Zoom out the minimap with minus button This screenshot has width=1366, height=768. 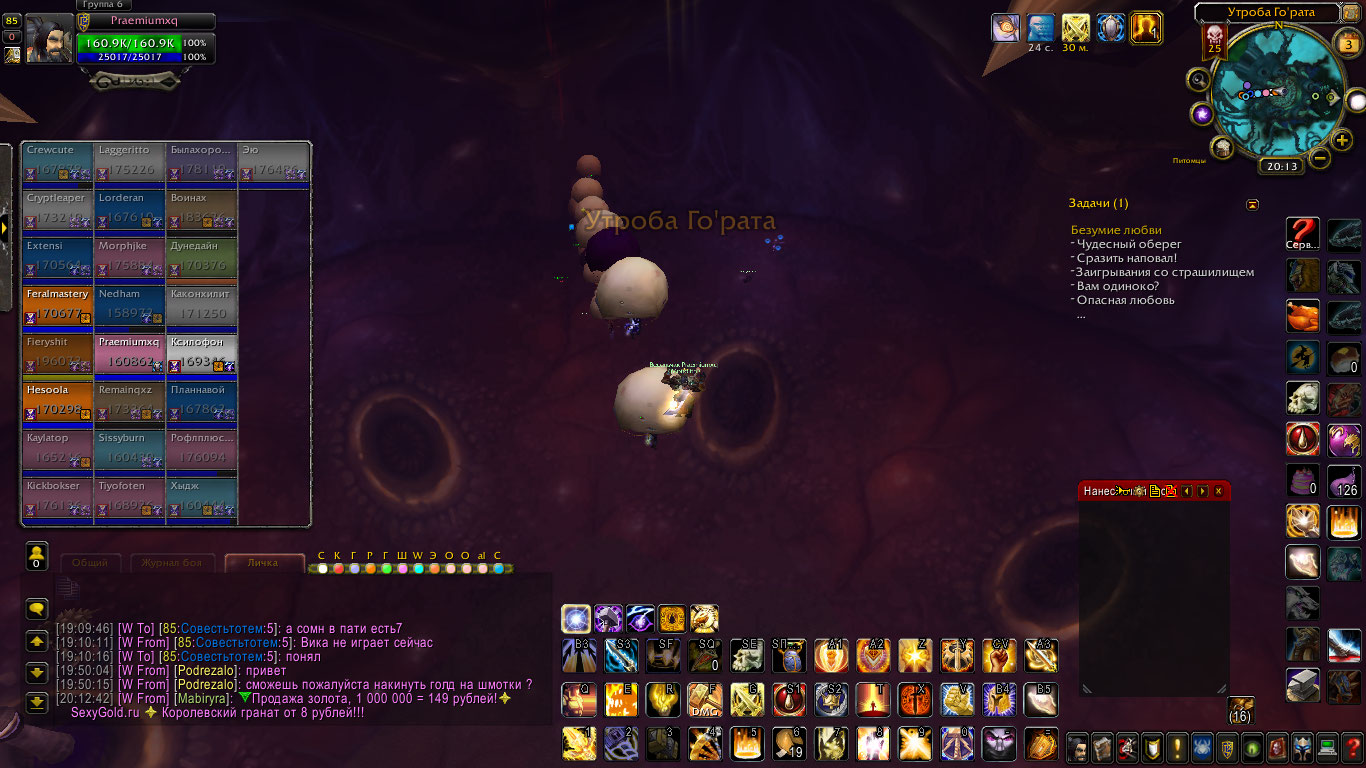point(1320,158)
